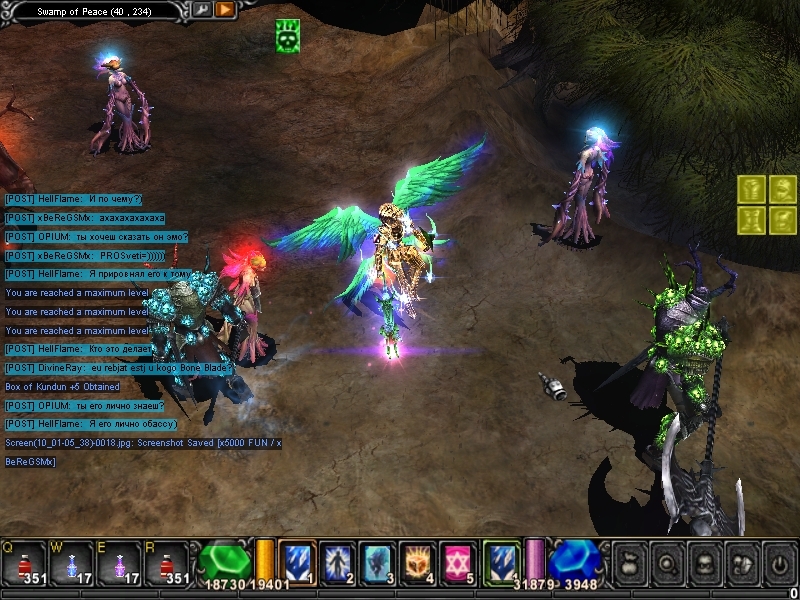Activate the ice shard skill in slot 1
800x600 pixels.
(x=297, y=562)
